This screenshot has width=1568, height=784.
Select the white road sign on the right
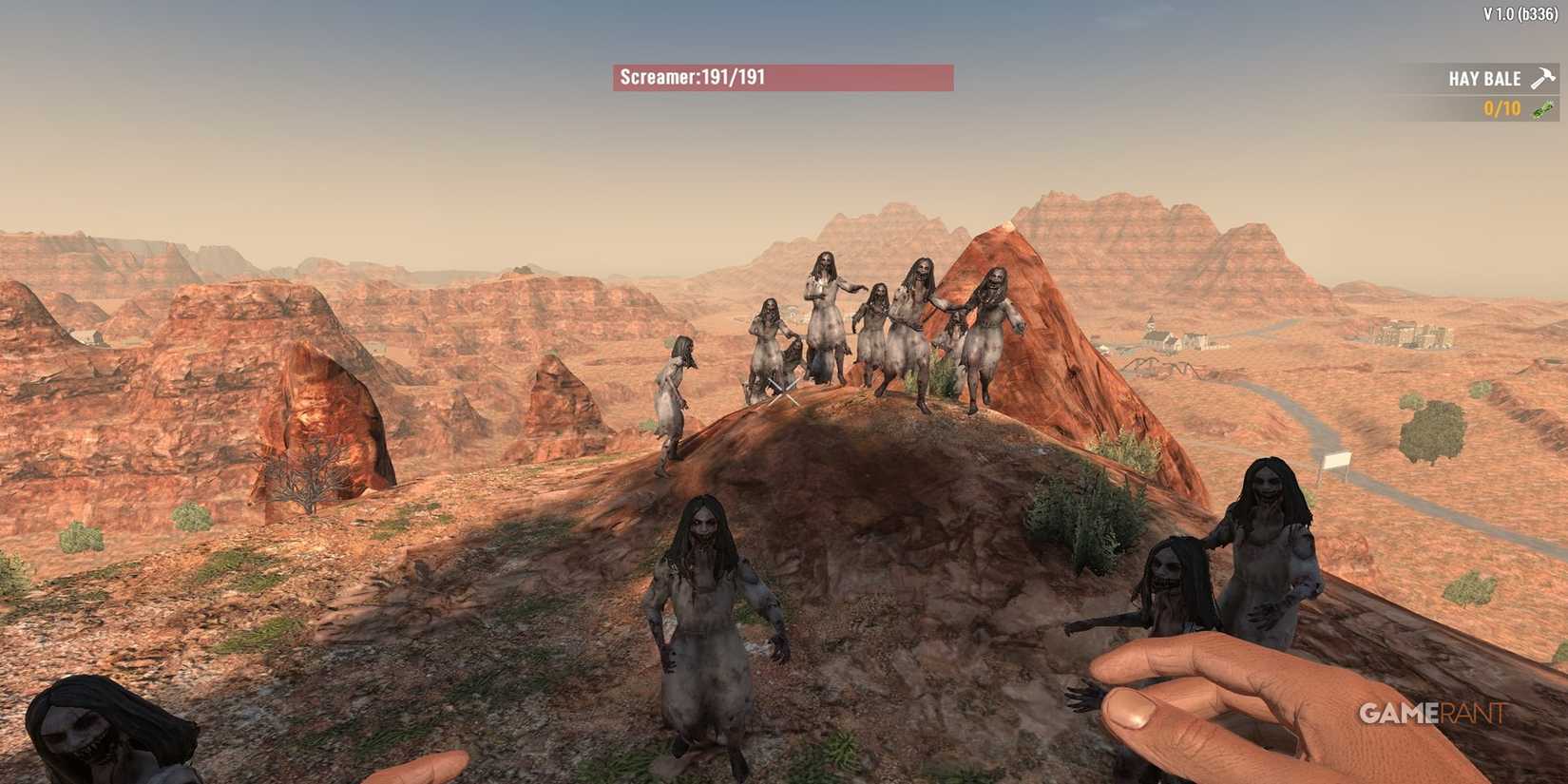(1337, 464)
